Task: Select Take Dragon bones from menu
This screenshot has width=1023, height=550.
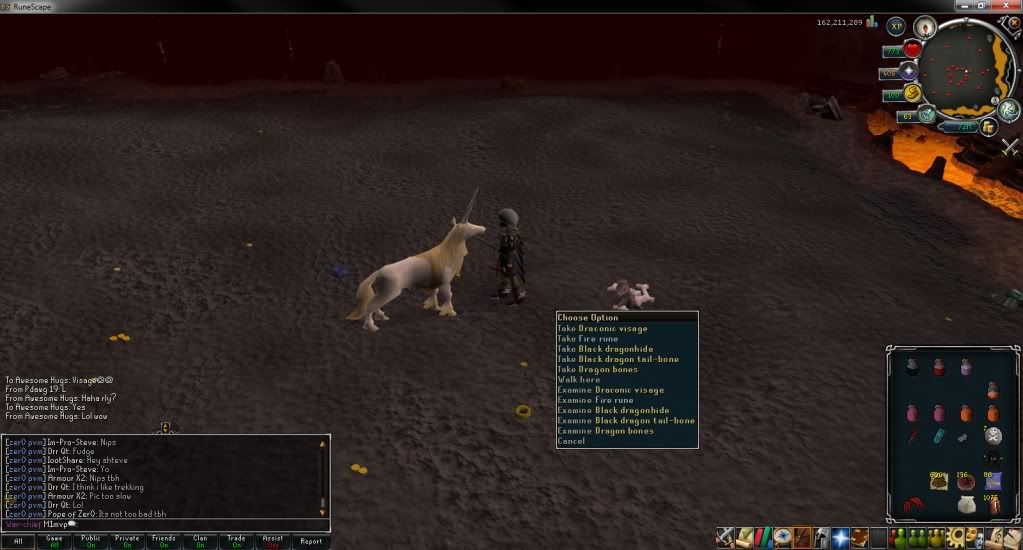Action: click(x=600, y=370)
